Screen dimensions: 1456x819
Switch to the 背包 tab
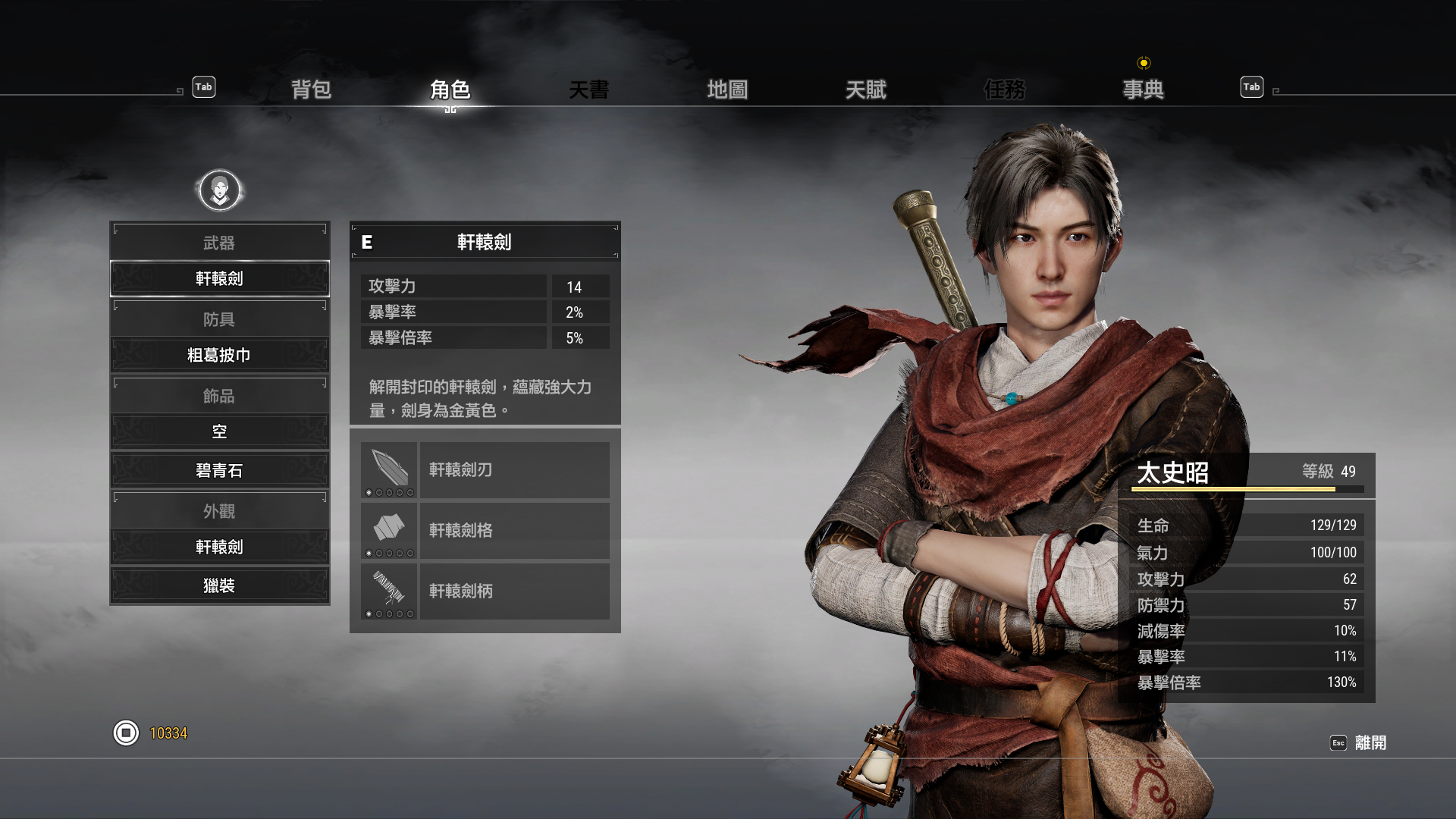[310, 89]
